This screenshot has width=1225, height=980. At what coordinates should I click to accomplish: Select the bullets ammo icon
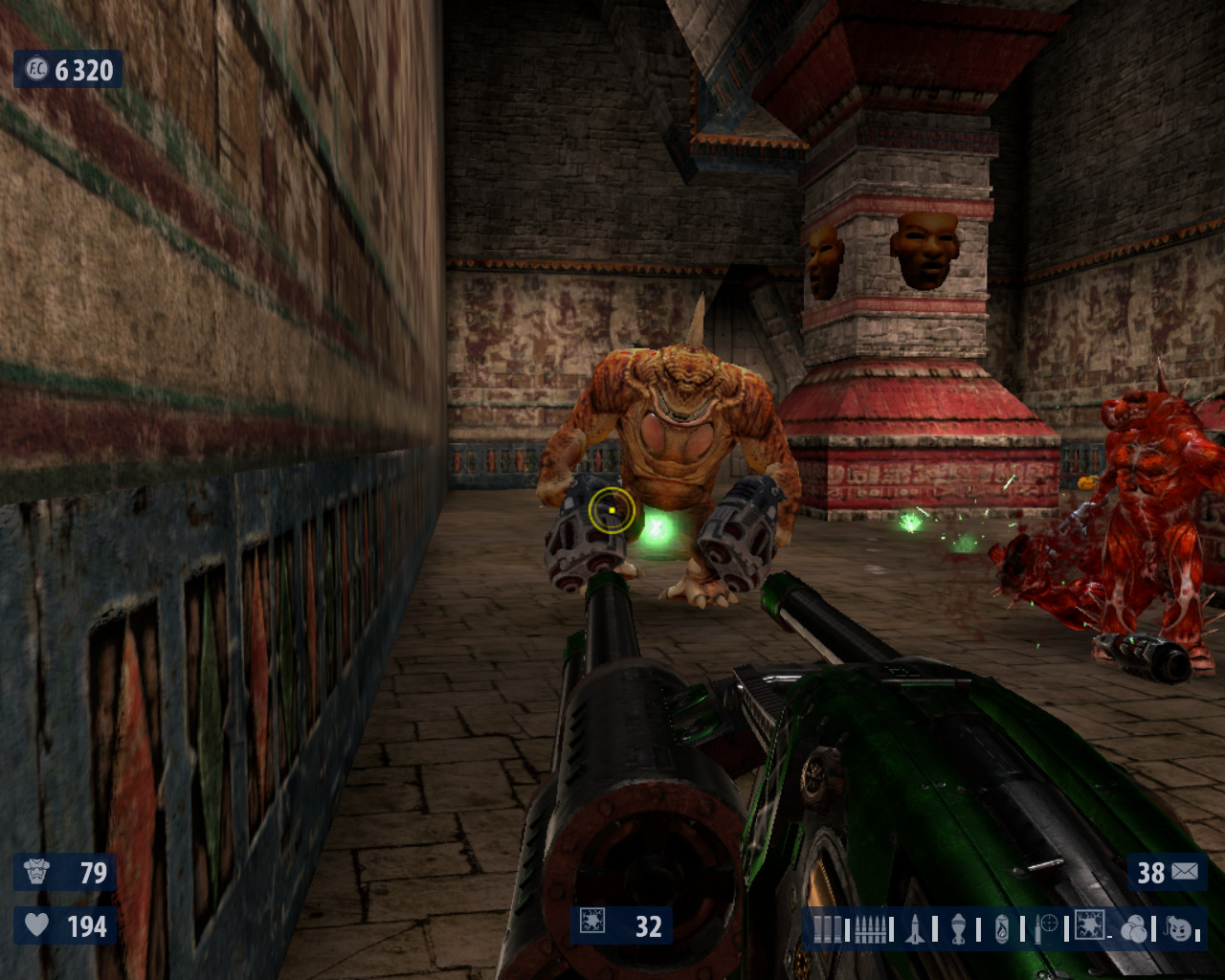click(869, 929)
